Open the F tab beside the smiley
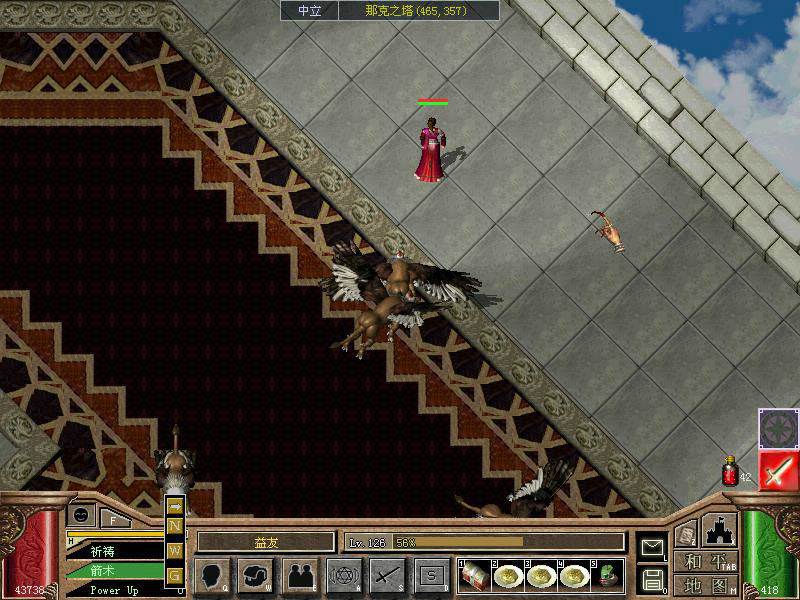The height and width of the screenshot is (600, 800). (114, 519)
